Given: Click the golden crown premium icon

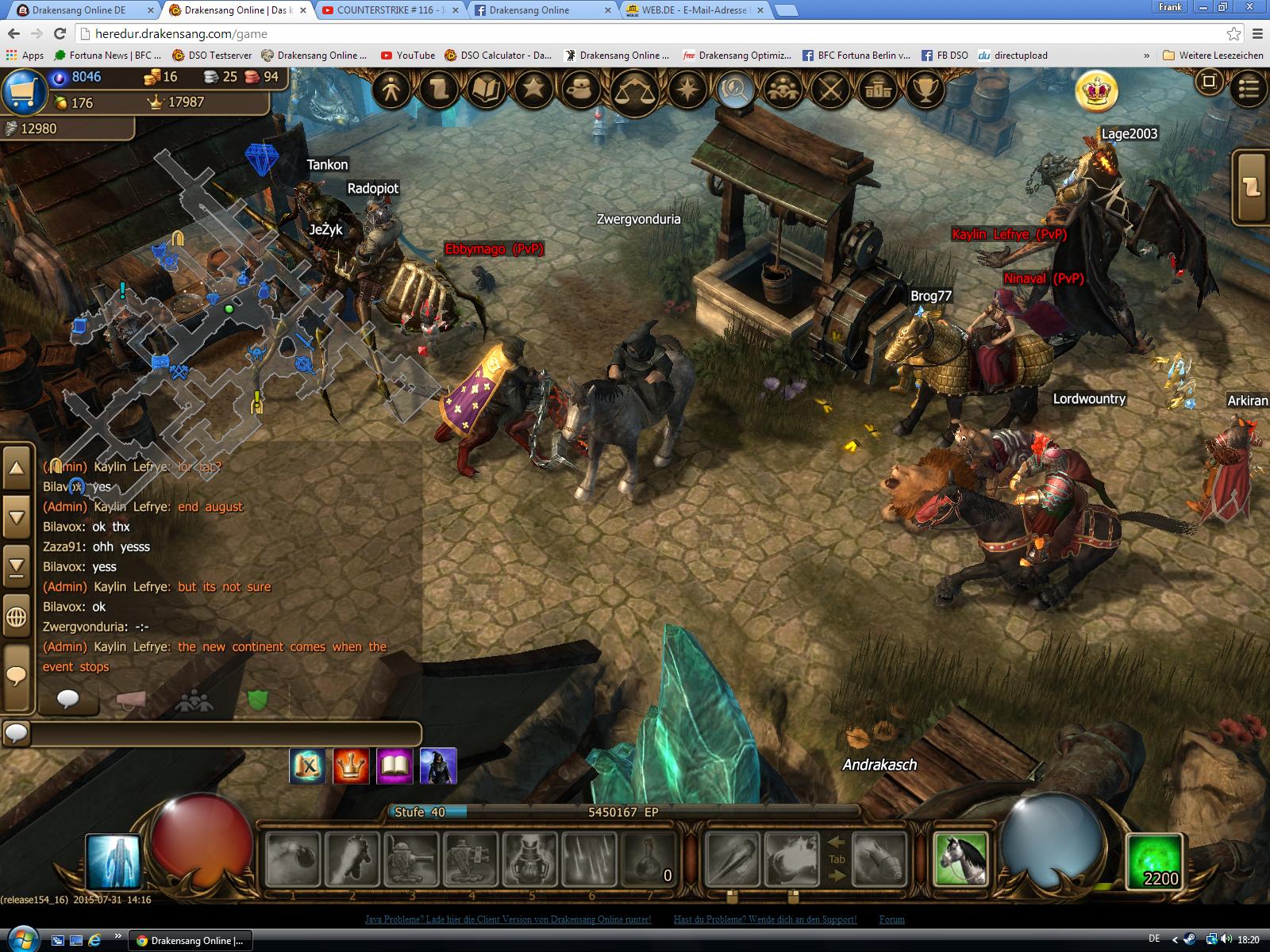Looking at the screenshot, I should point(1097,91).
